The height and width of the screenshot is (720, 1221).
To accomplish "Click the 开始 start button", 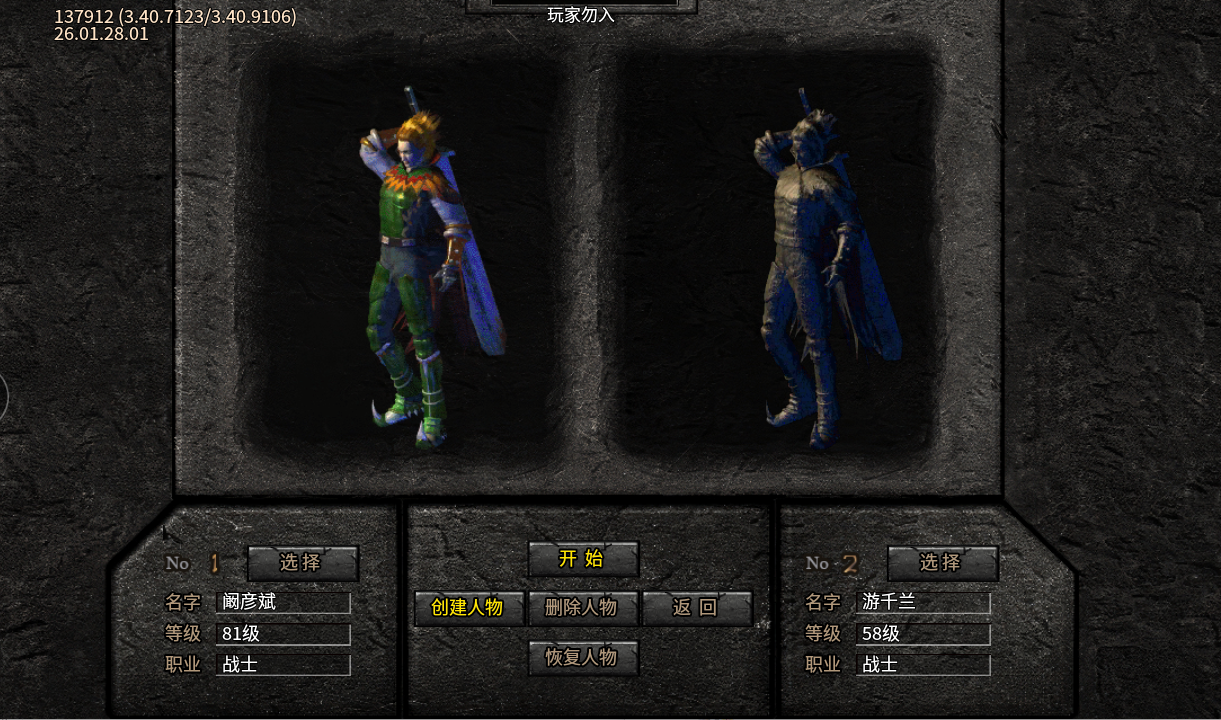I will [582, 559].
